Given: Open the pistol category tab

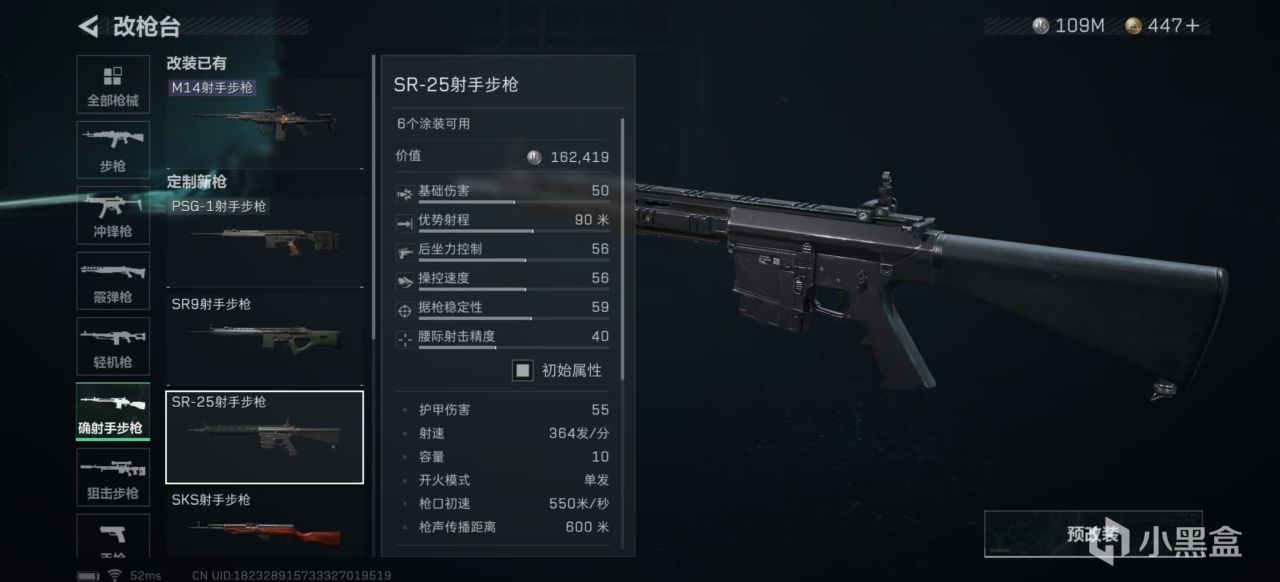Looking at the screenshot, I should (x=113, y=535).
